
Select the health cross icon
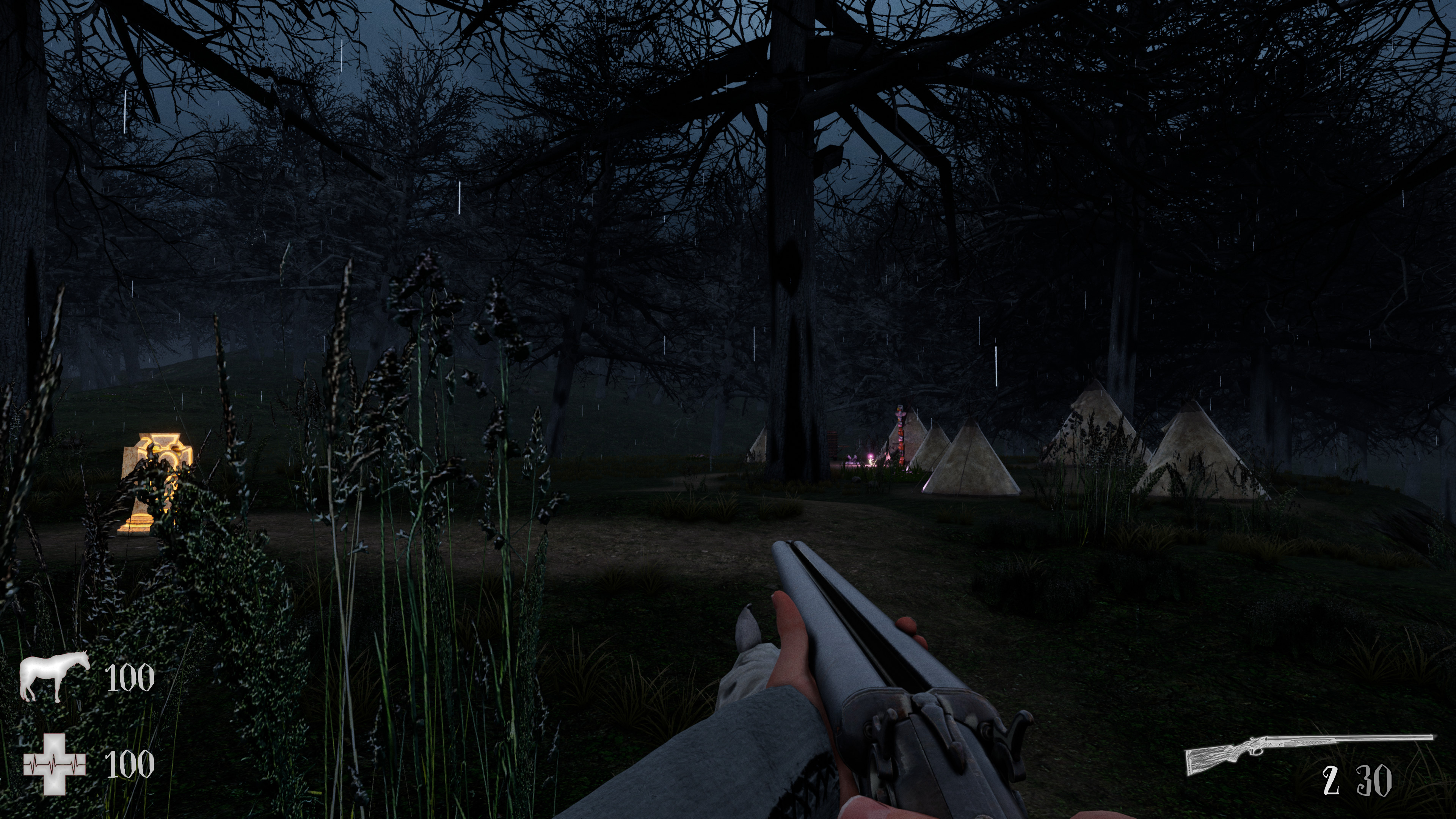(x=55, y=764)
